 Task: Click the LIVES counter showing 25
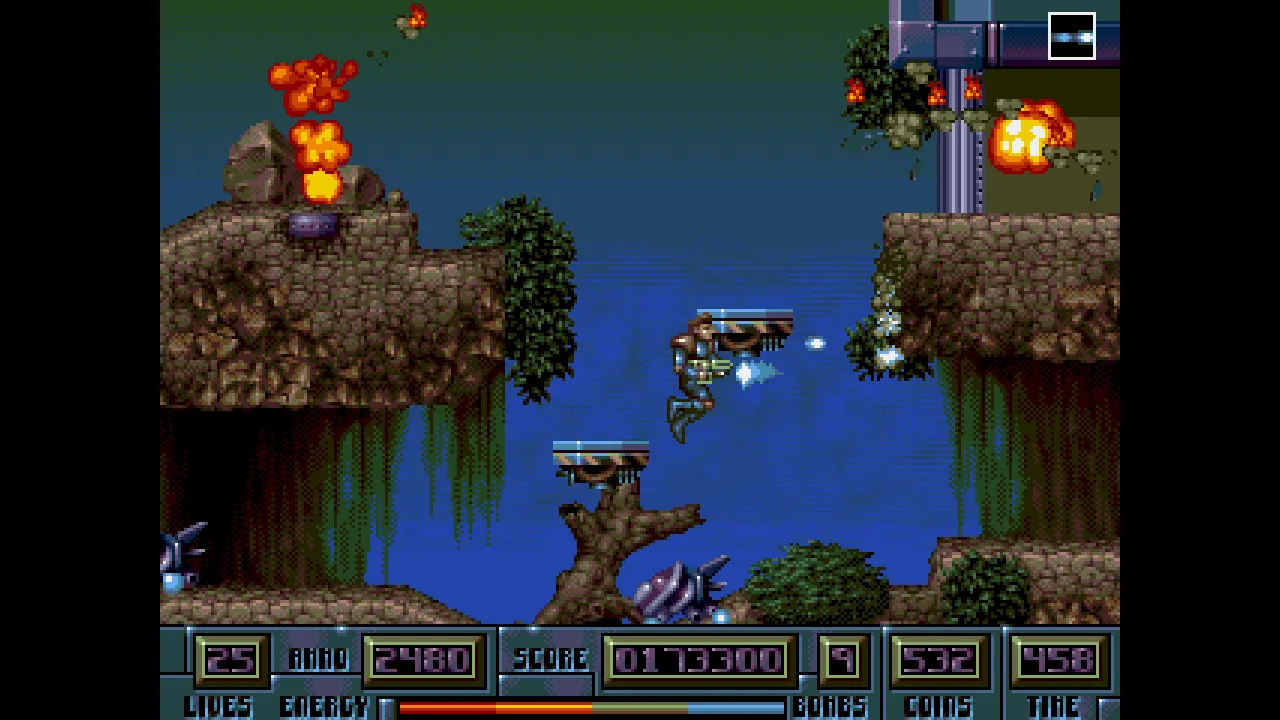pyautogui.click(x=232, y=658)
